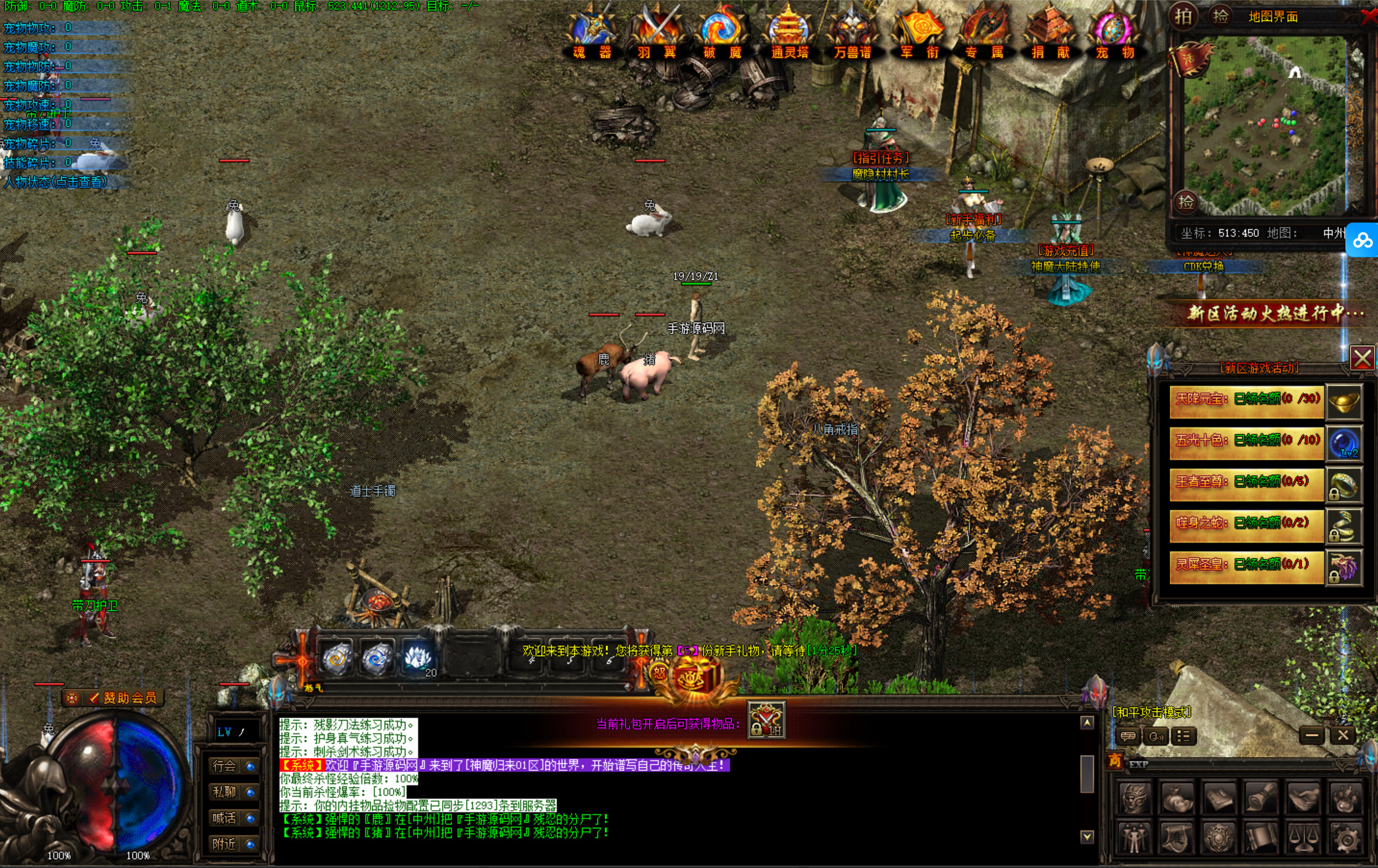The image size is (1378, 868).
Task: Select the 通灵塔 tower icon
Action: 789,32
